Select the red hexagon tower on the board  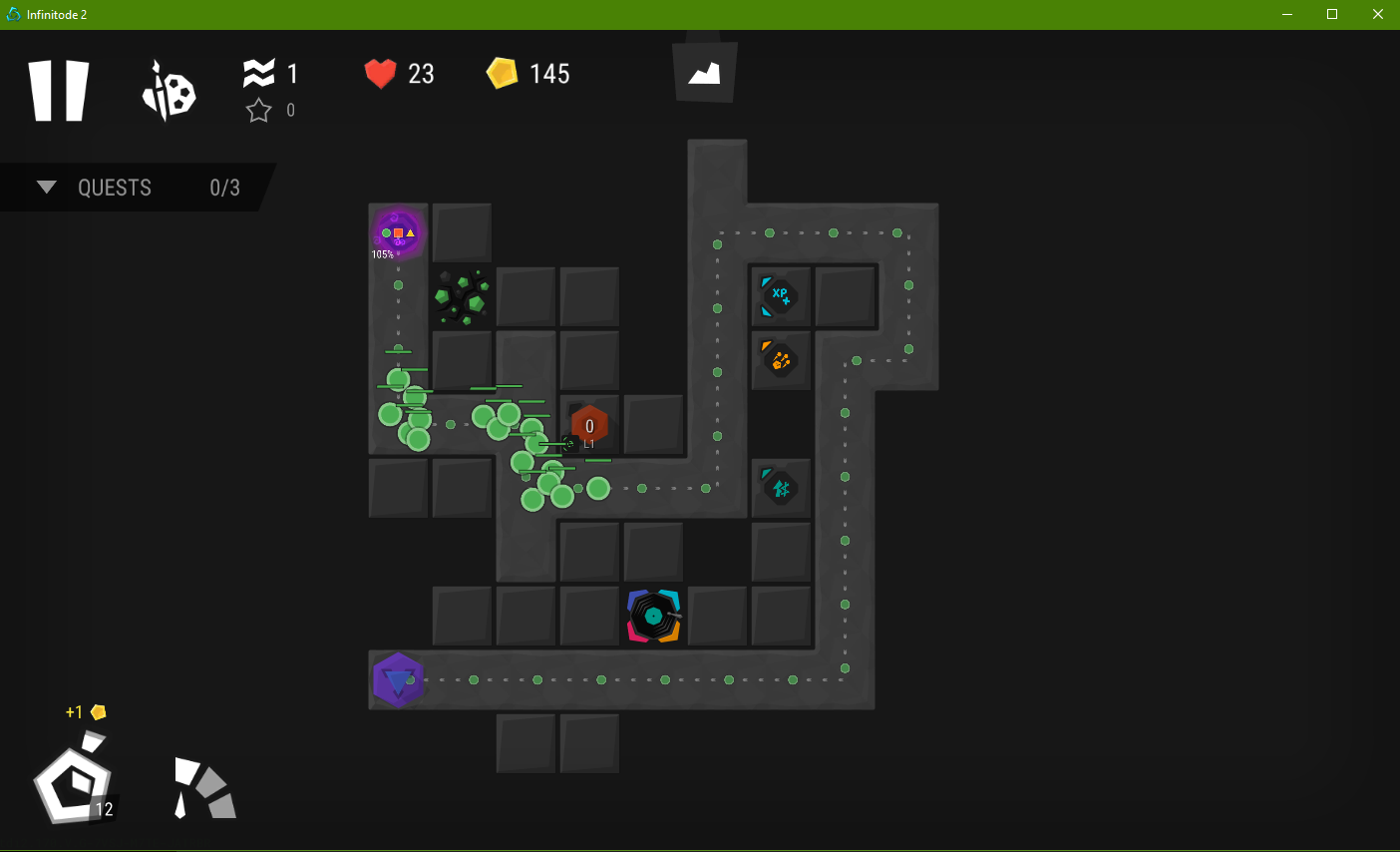tap(589, 426)
